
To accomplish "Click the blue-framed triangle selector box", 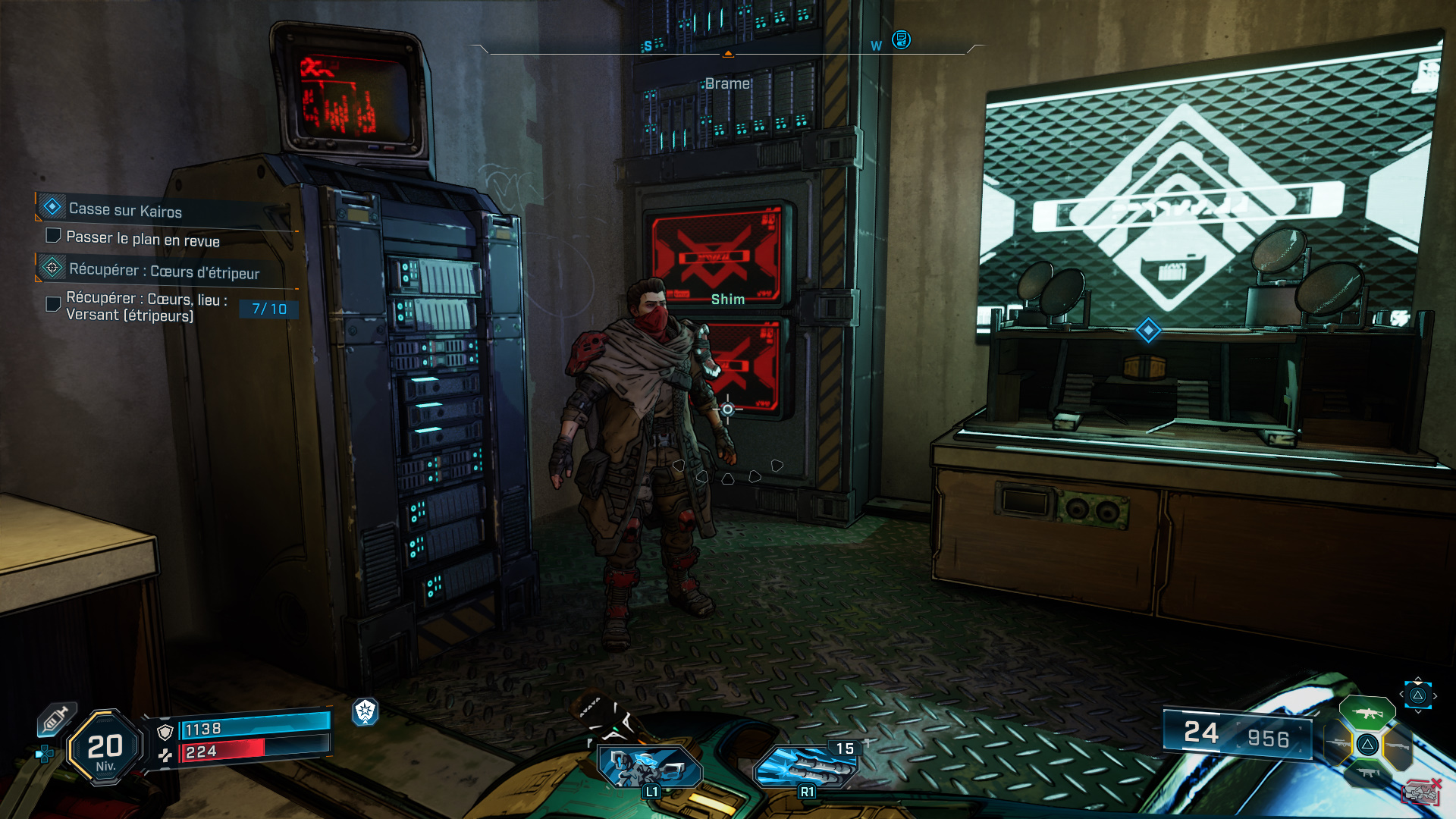I will click(x=1417, y=695).
